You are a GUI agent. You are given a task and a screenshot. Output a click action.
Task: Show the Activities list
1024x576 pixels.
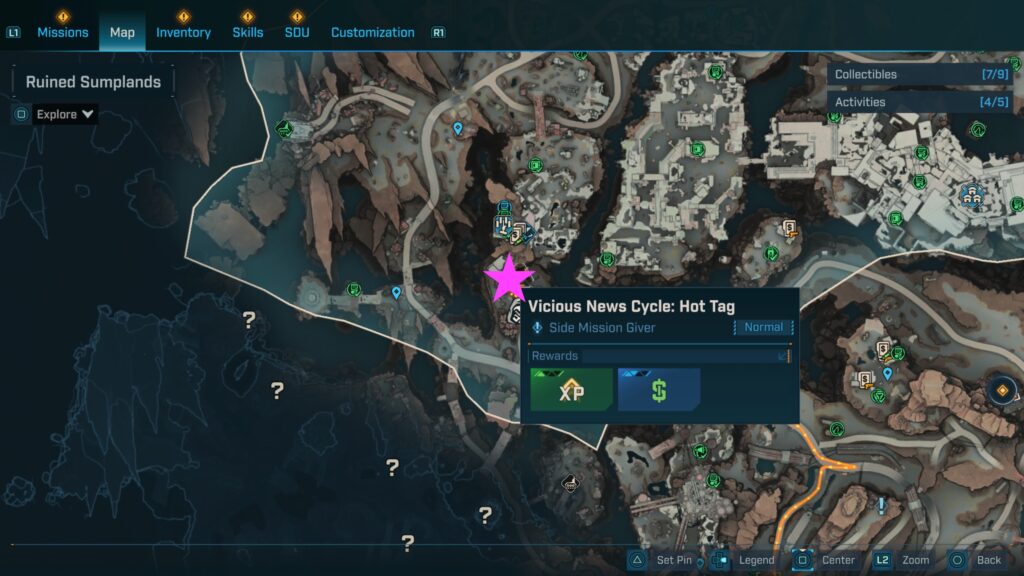[921, 102]
